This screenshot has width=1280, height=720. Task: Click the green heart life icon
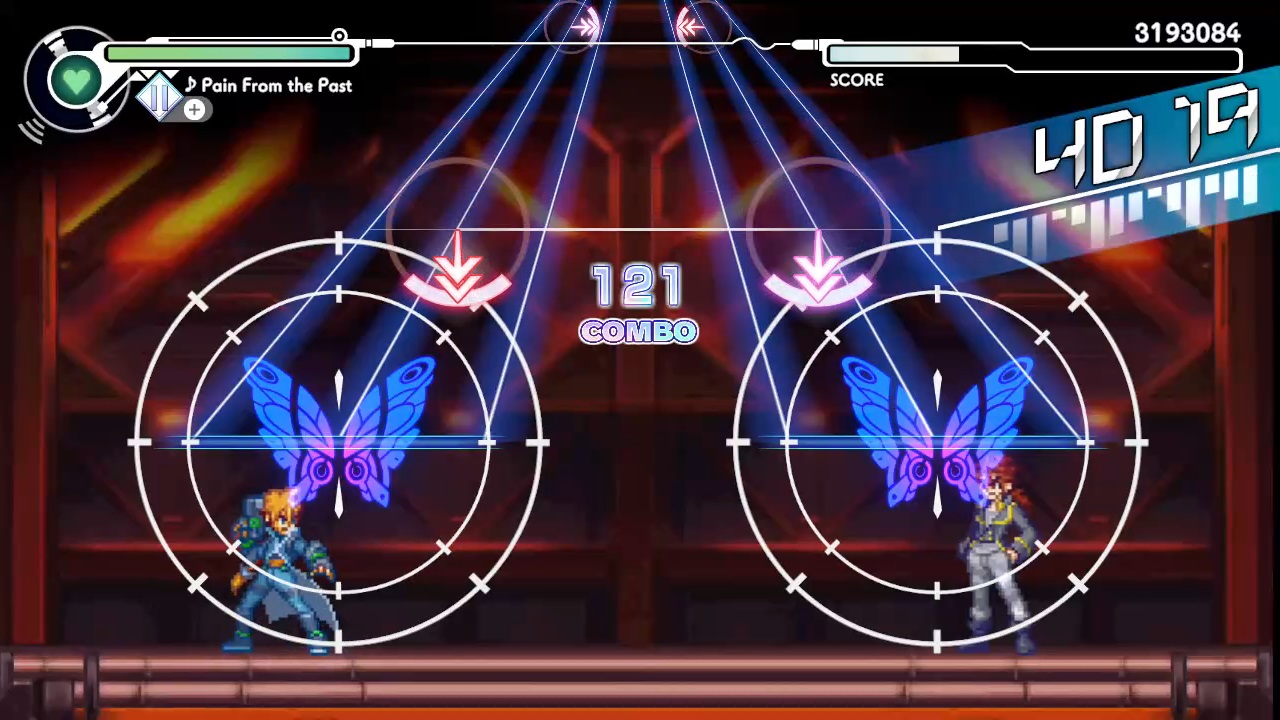pyautogui.click(x=77, y=80)
